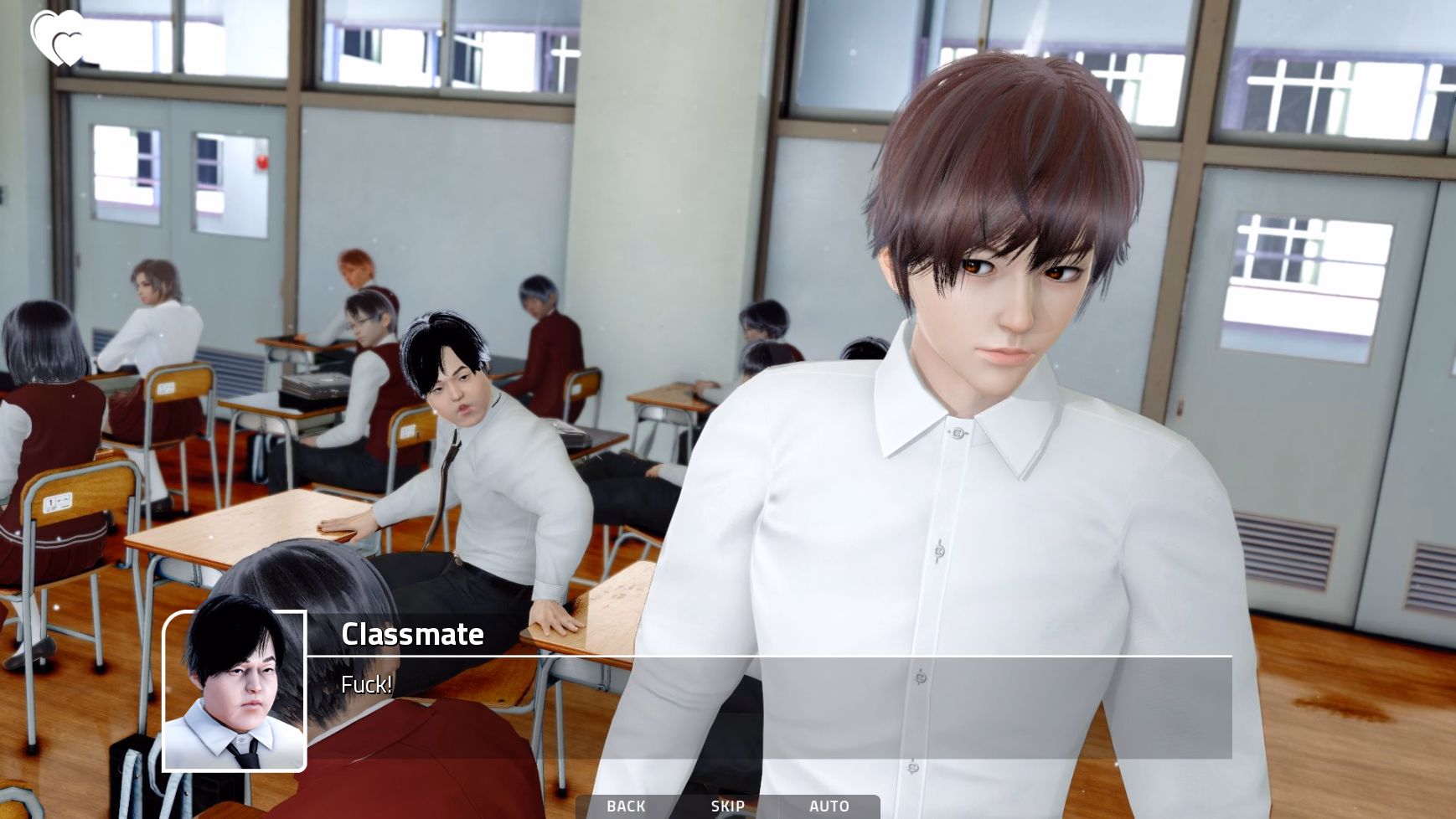Select the Classmate name banner
Viewport: 1456px width, 819px height.
(x=413, y=635)
